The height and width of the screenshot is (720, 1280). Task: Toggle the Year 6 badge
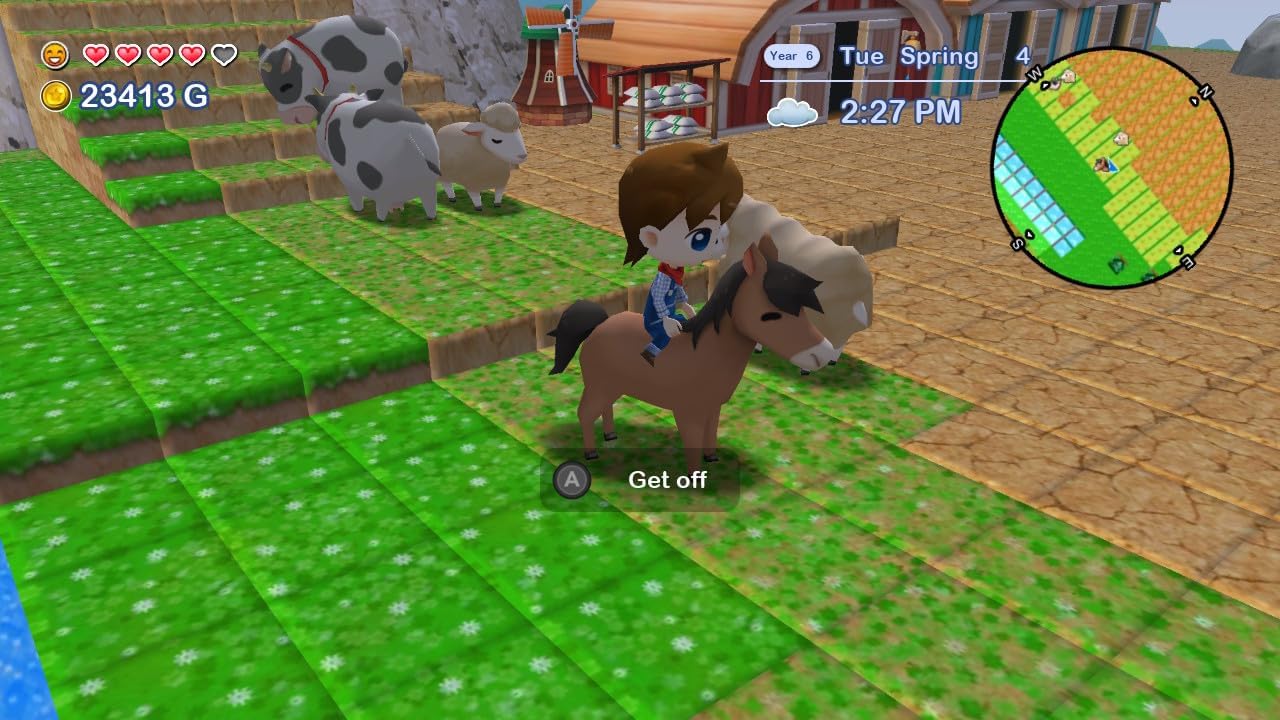tap(792, 56)
